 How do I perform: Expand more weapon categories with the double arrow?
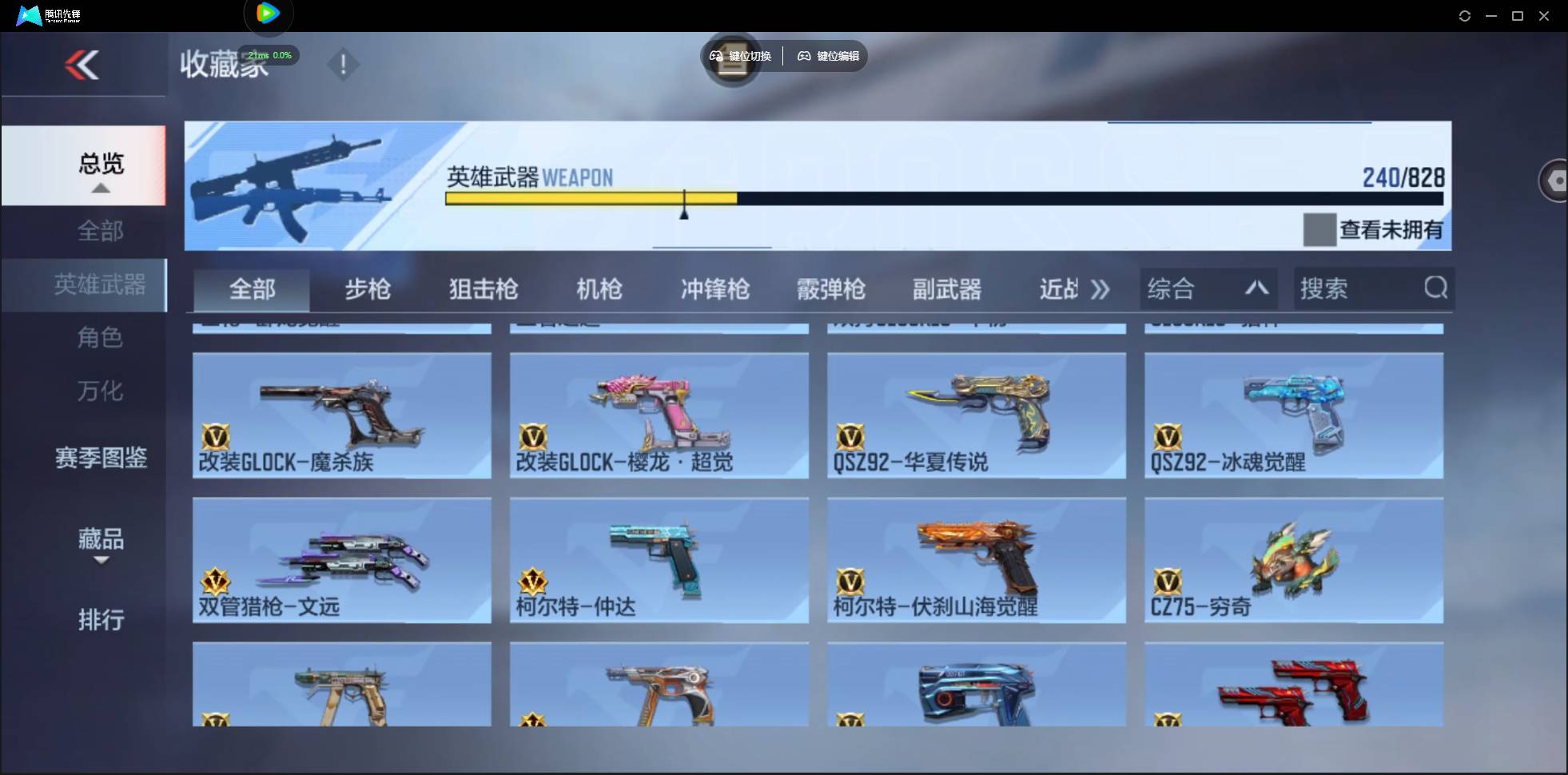[1100, 289]
